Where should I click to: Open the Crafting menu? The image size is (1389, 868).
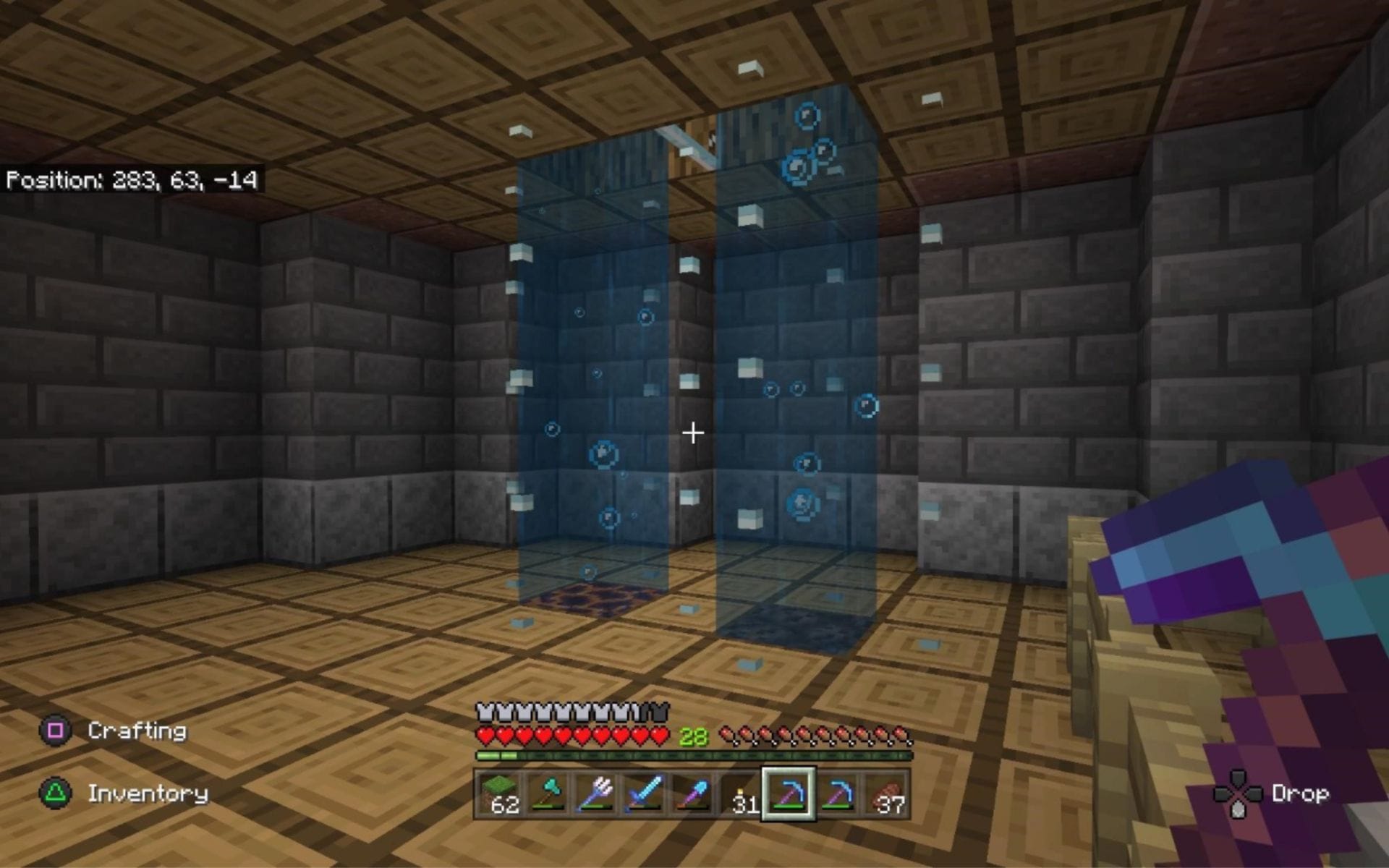coord(135,731)
